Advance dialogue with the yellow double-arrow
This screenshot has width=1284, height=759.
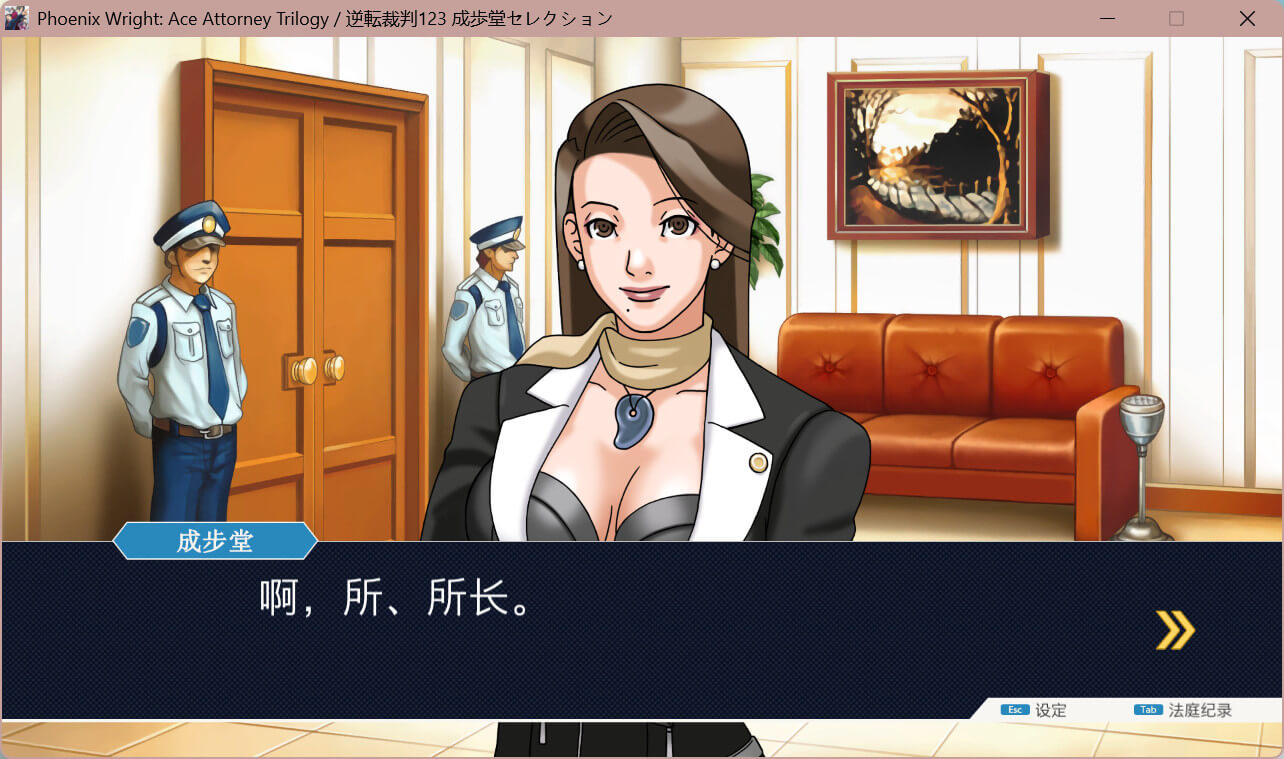point(1175,630)
